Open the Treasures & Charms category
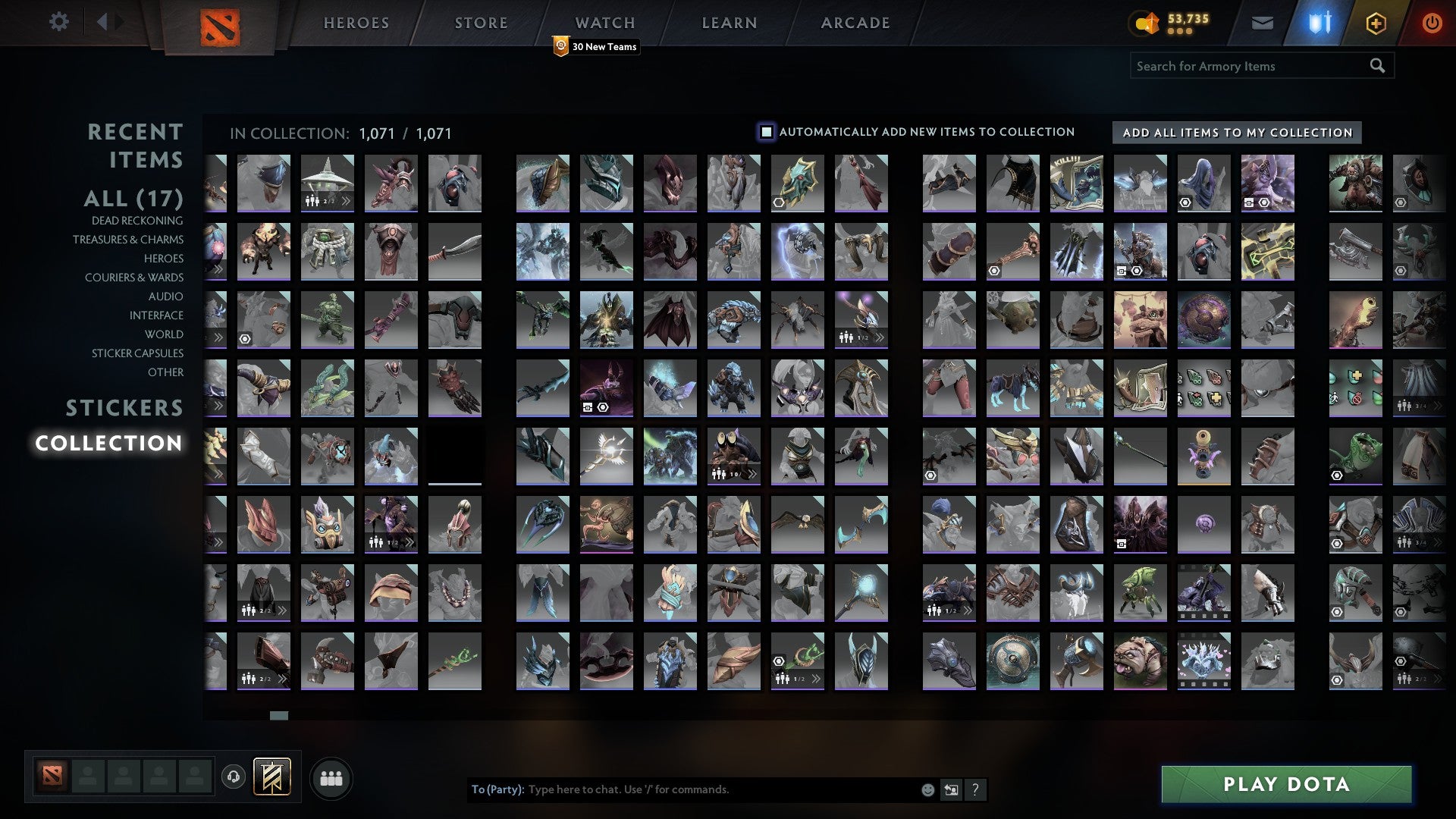The image size is (1456, 819). 127,240
